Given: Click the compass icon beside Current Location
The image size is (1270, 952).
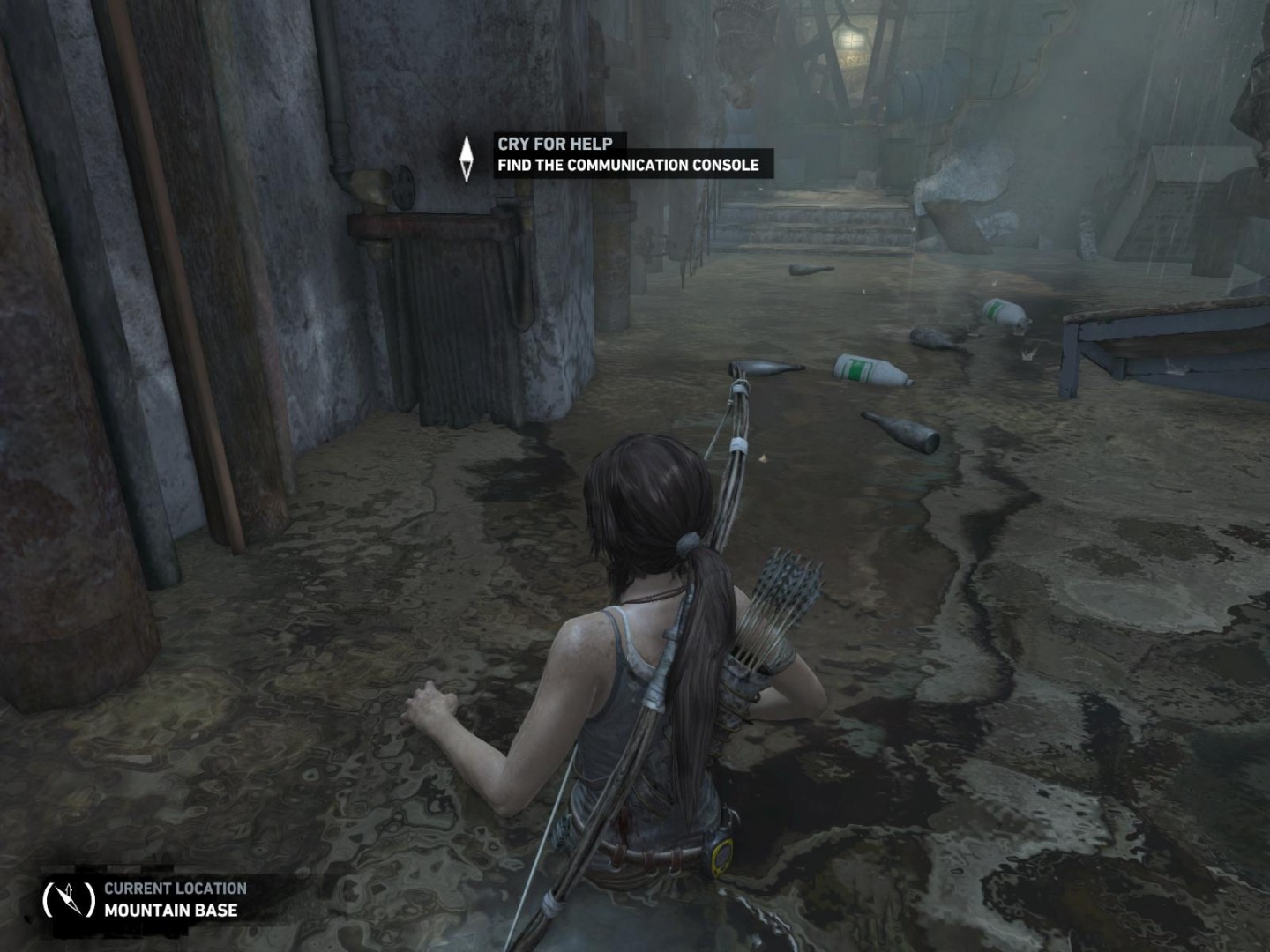Looking at the screenshot, I should pos(69,899).
